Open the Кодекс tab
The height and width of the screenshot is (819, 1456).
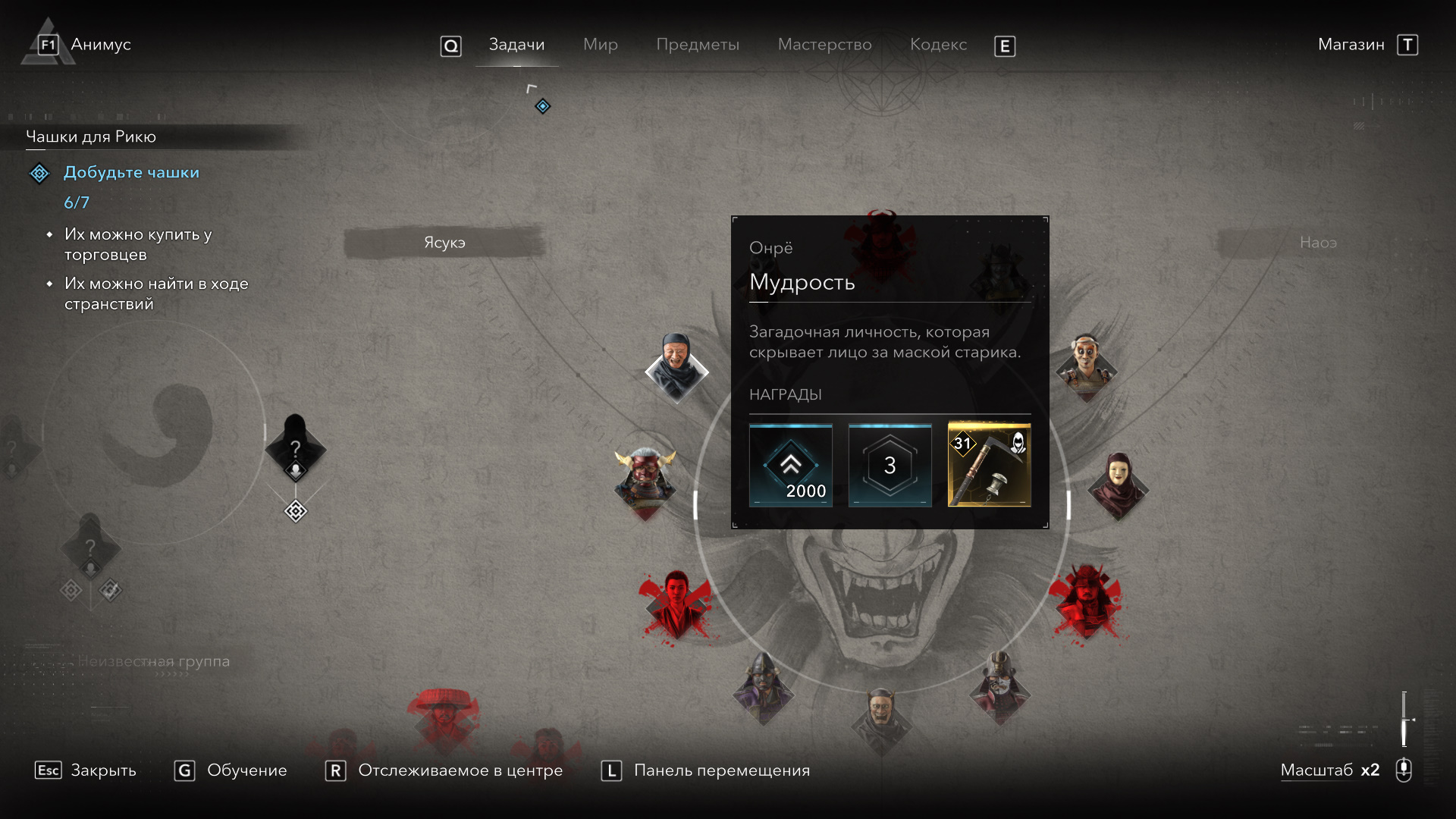click(x=938, y=45)
